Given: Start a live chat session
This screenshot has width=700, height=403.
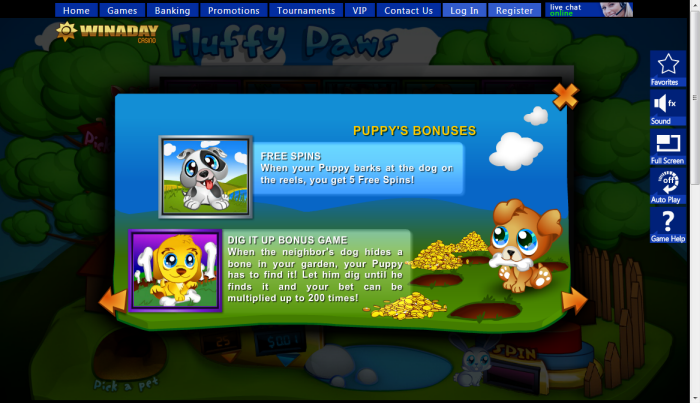Looking at the screenshot, I should tap(589, 10).
